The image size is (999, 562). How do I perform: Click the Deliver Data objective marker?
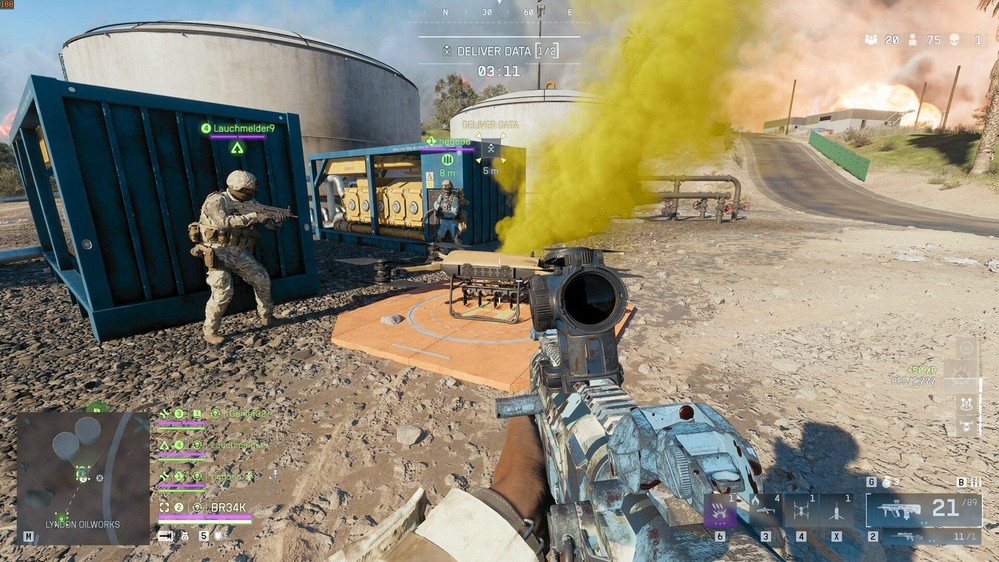[490, 149]
